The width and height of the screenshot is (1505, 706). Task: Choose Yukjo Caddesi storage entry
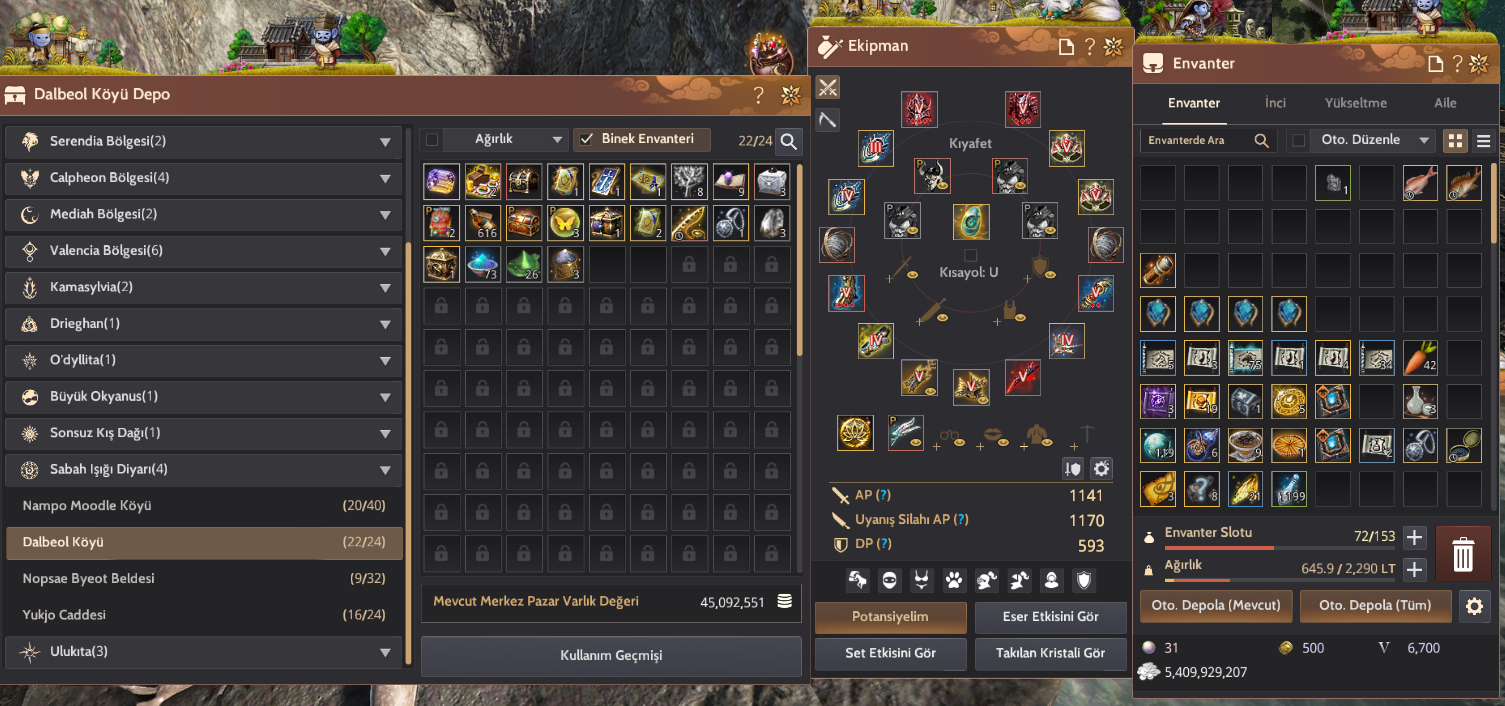204,615
